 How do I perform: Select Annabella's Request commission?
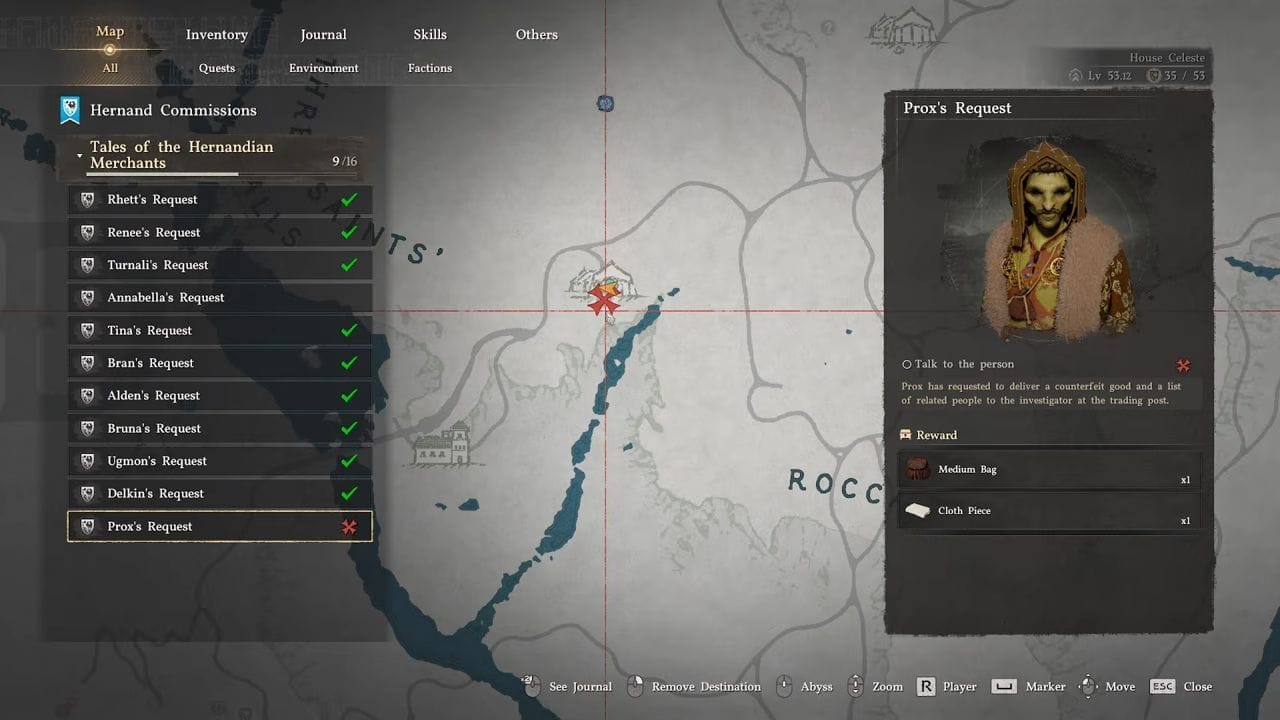[x=219, y=298]
